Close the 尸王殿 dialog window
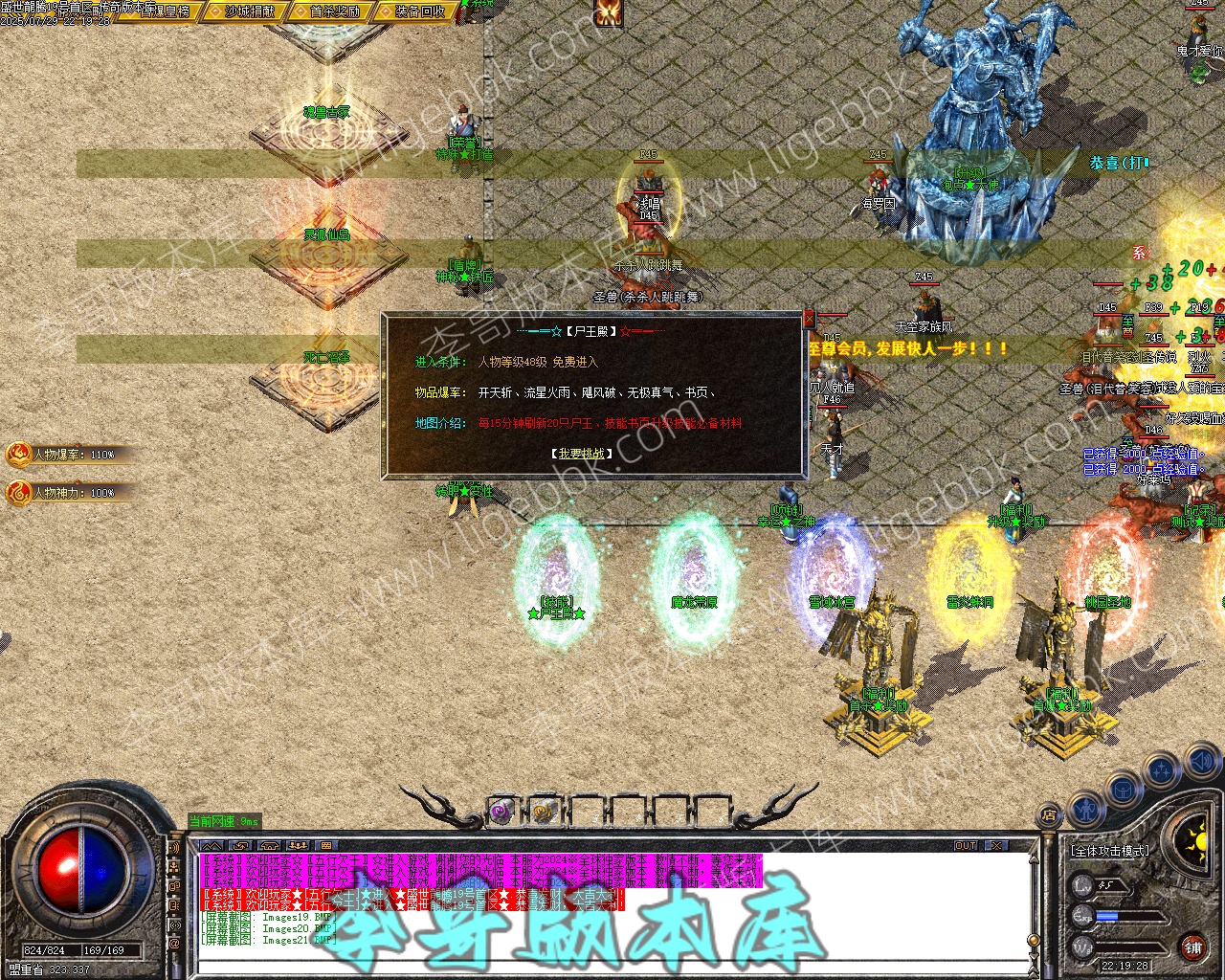 [x=809, y=318]
